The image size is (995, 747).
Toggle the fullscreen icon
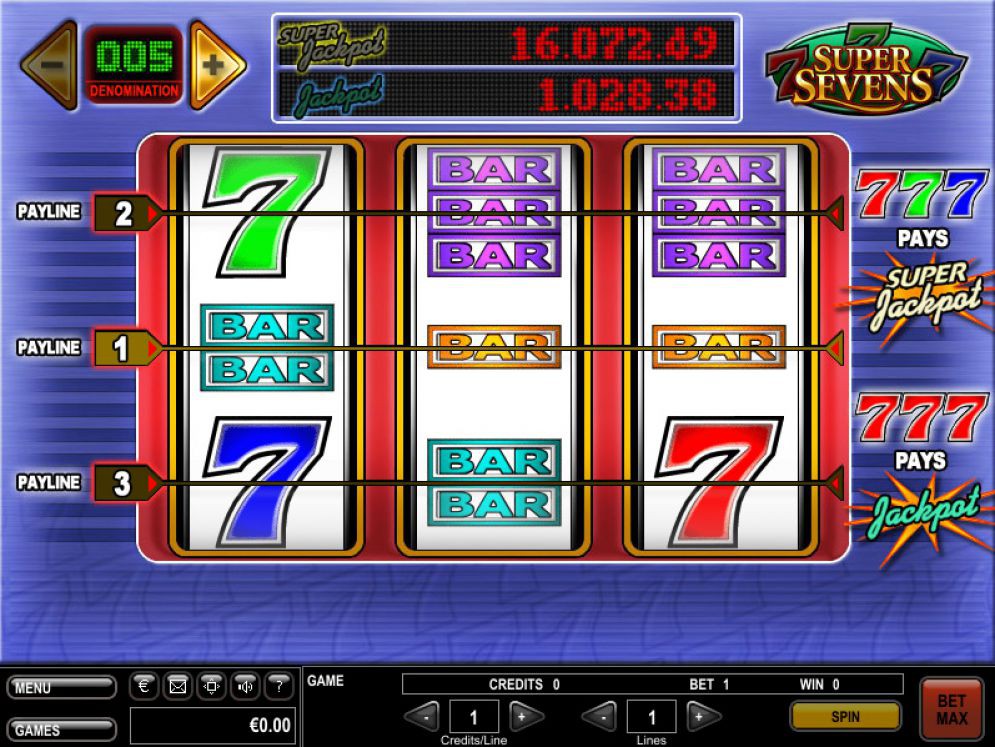pos(212,686)
